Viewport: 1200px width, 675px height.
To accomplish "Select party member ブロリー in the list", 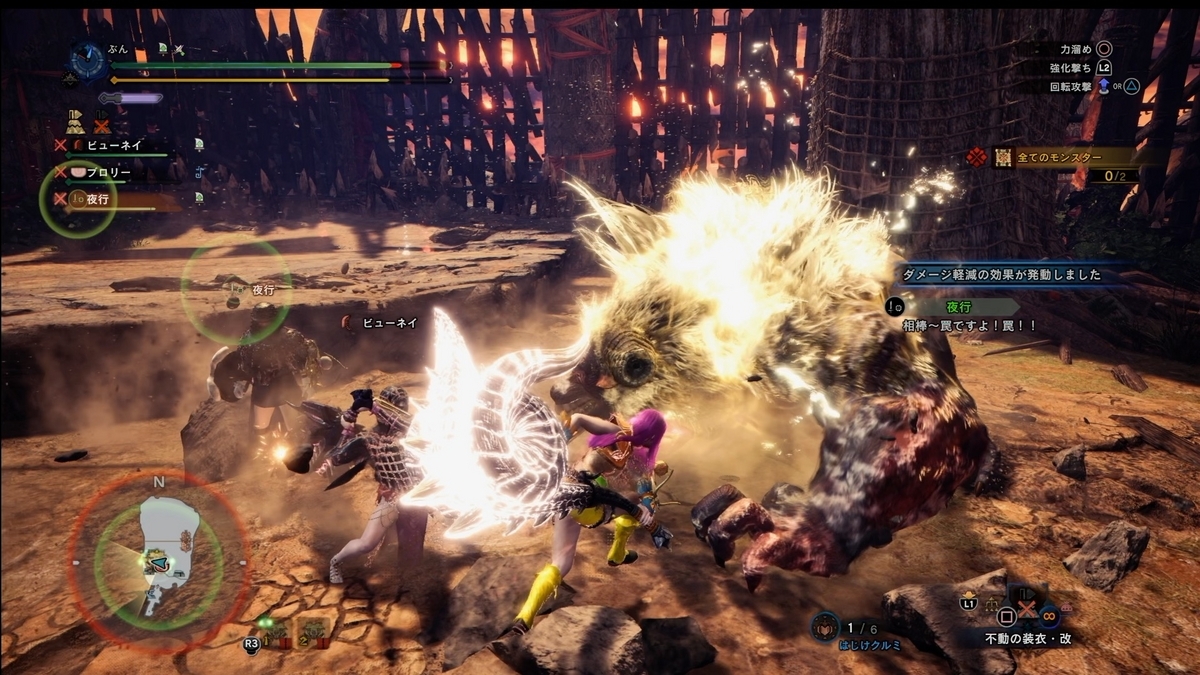I will [108, 172].
